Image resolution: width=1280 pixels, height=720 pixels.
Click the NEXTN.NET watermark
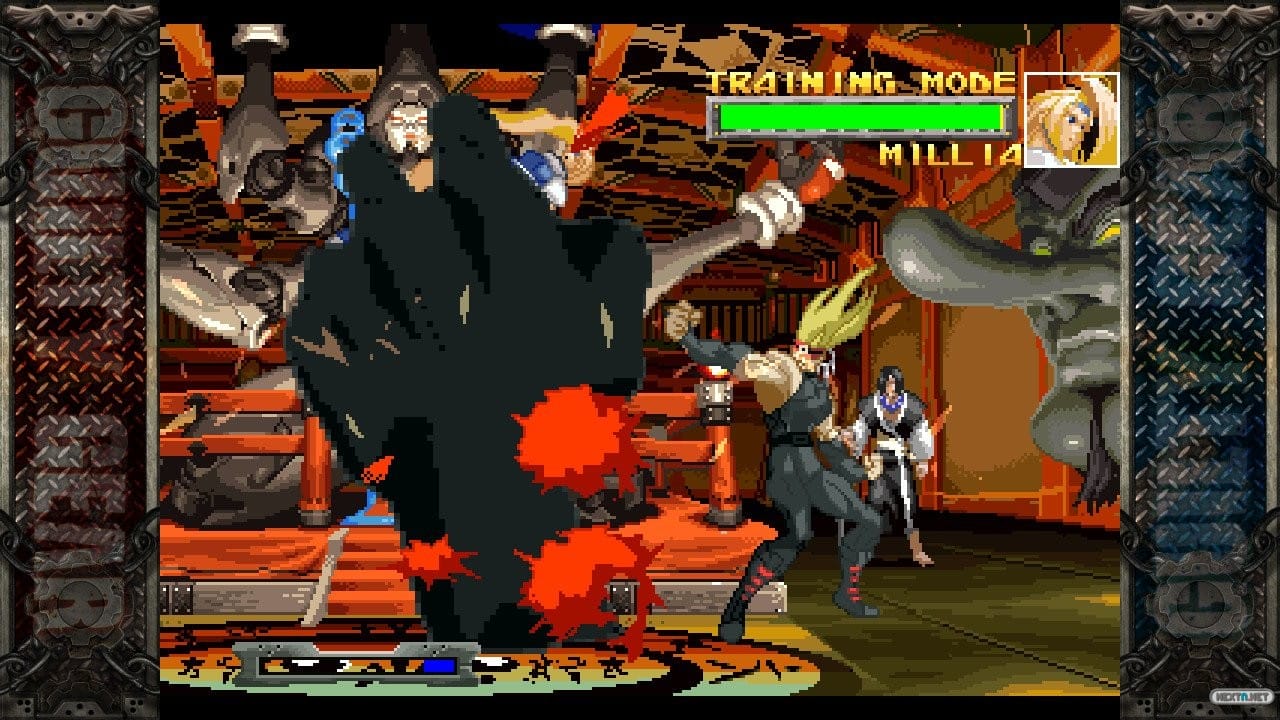1242,696
